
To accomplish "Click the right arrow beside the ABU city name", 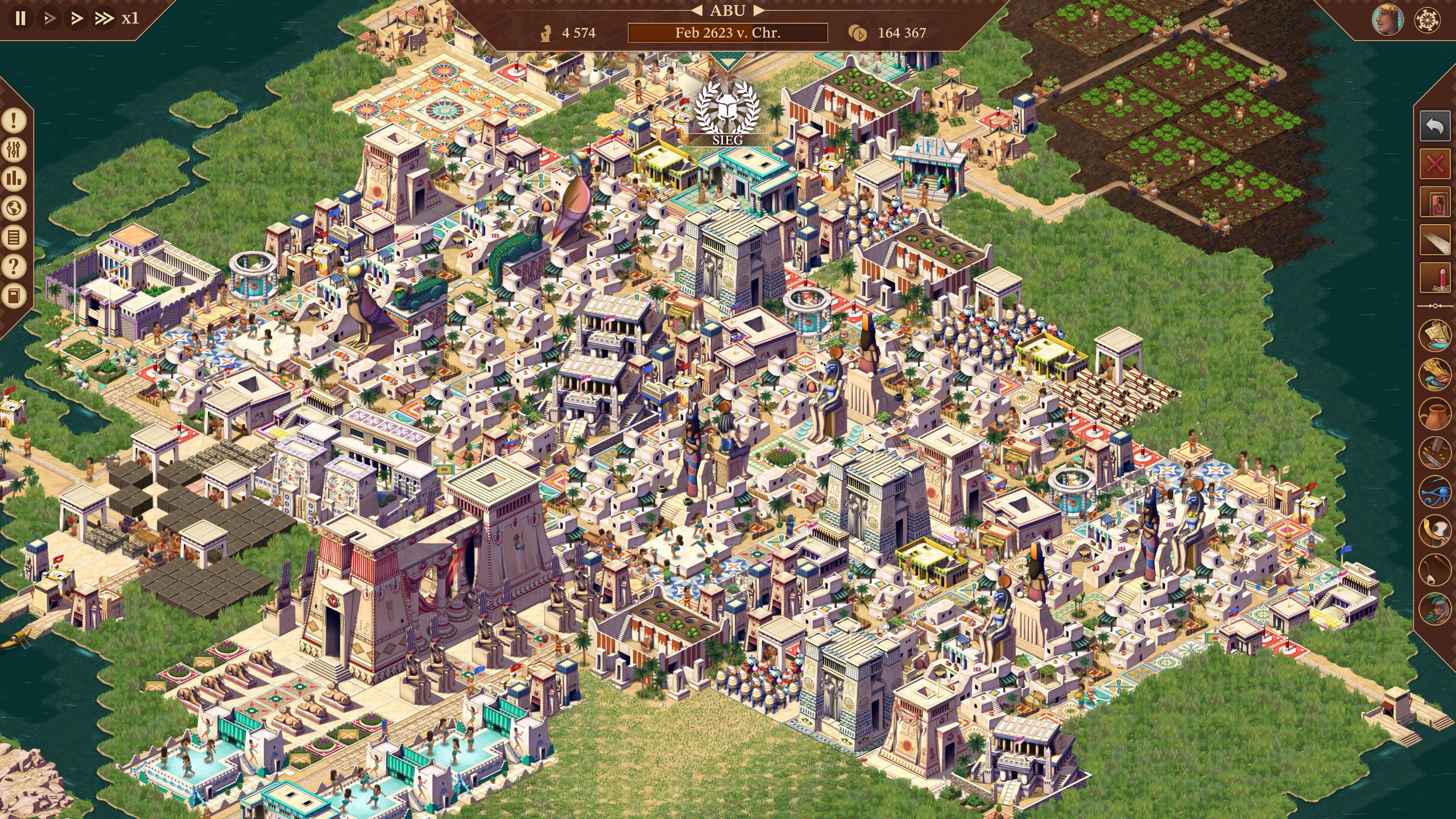I will [758, 10].
